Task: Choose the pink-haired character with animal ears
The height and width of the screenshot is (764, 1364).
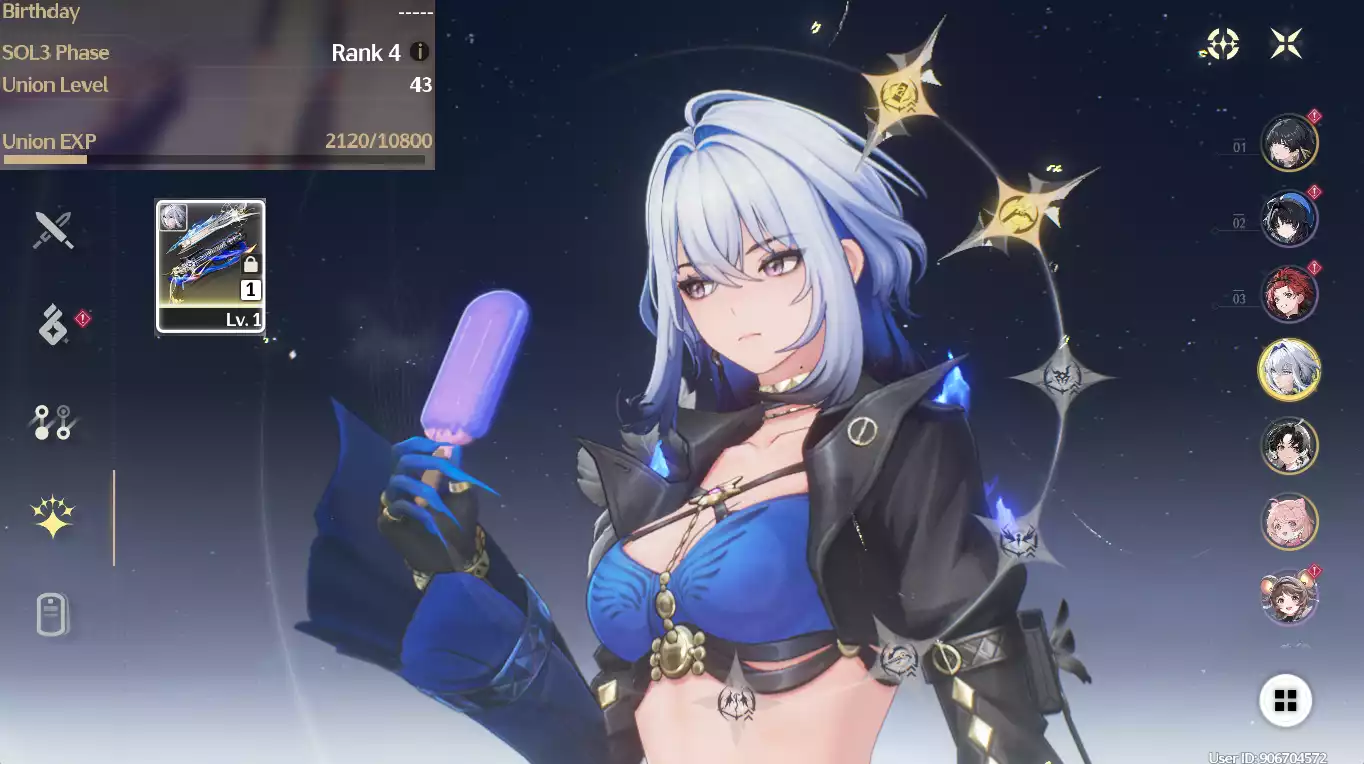Action: click(1288, 521)
